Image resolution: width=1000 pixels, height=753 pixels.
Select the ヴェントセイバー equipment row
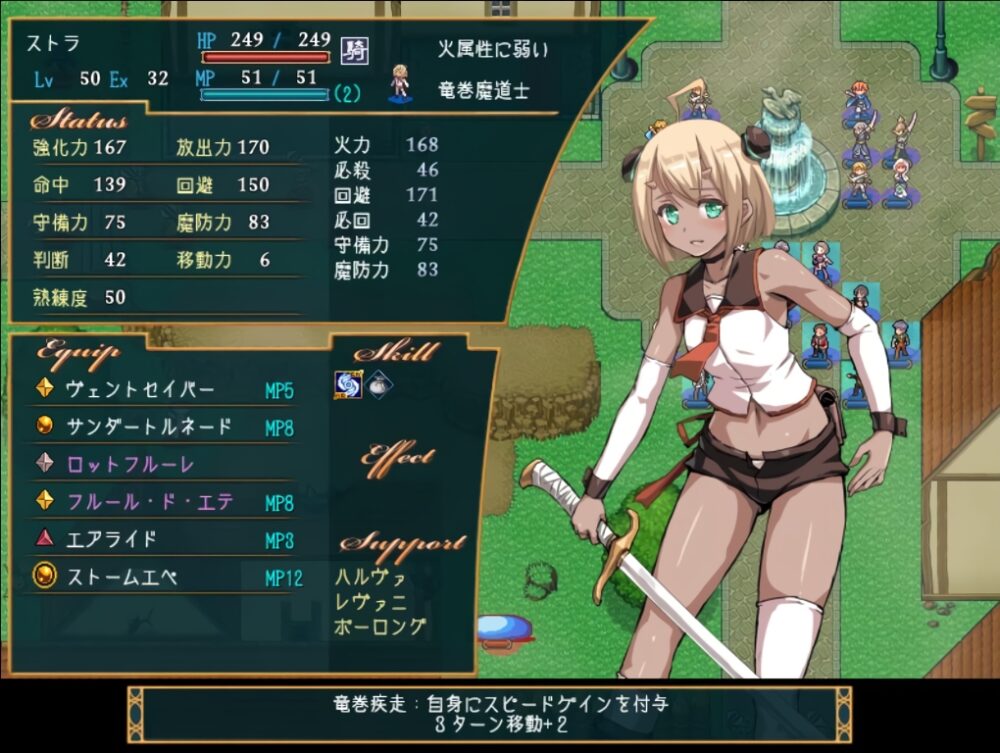click(140, 389)
